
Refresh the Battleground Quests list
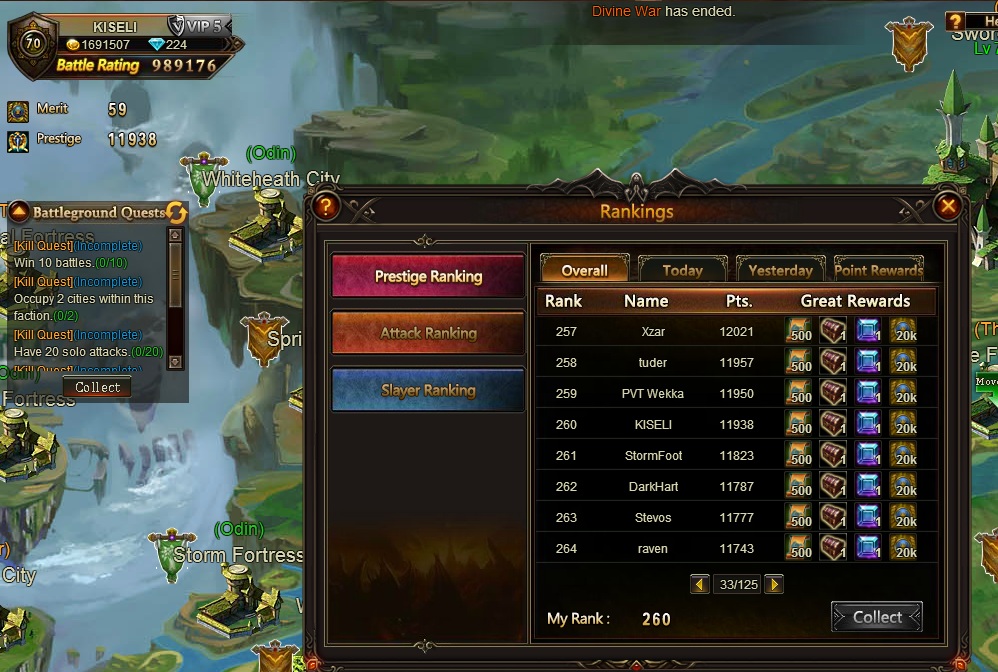pos(177,212)
